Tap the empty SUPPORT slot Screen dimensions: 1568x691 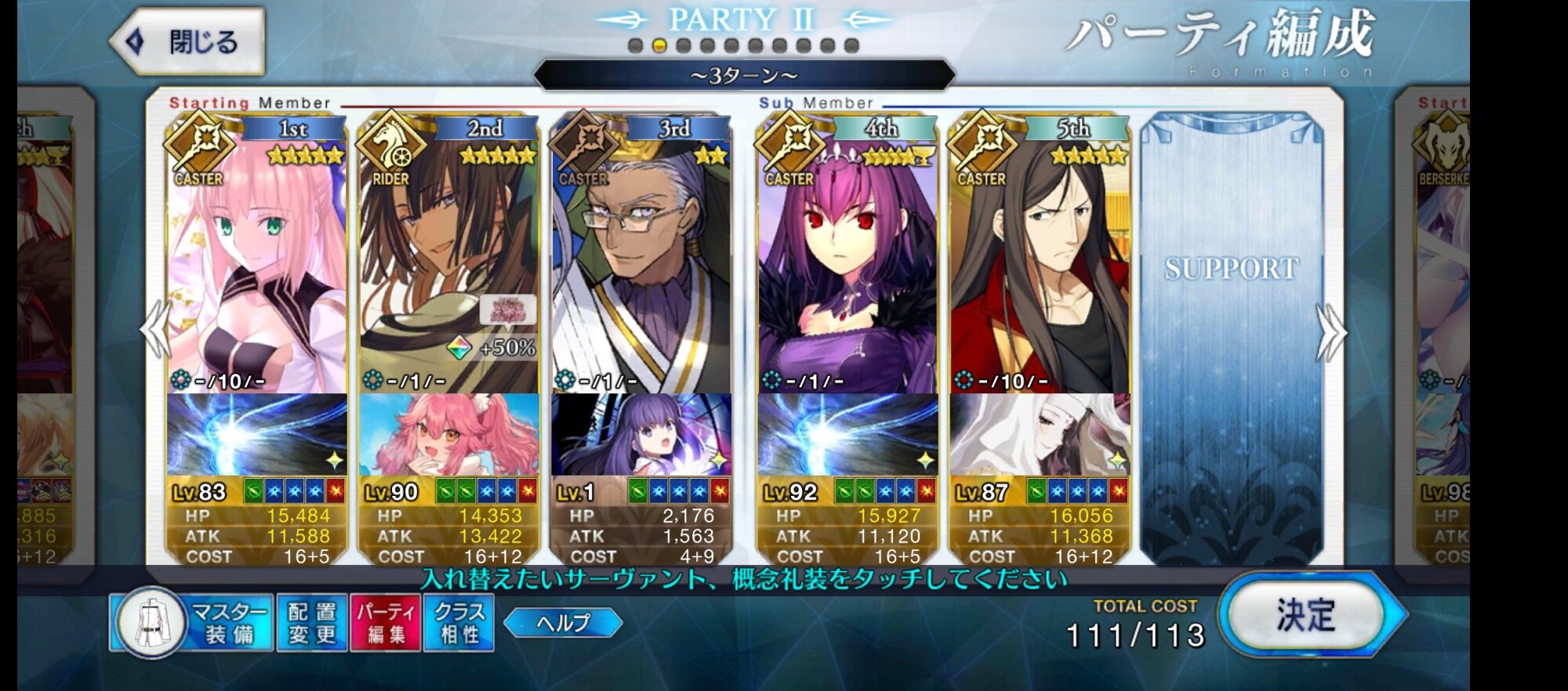coord(1231,337)
